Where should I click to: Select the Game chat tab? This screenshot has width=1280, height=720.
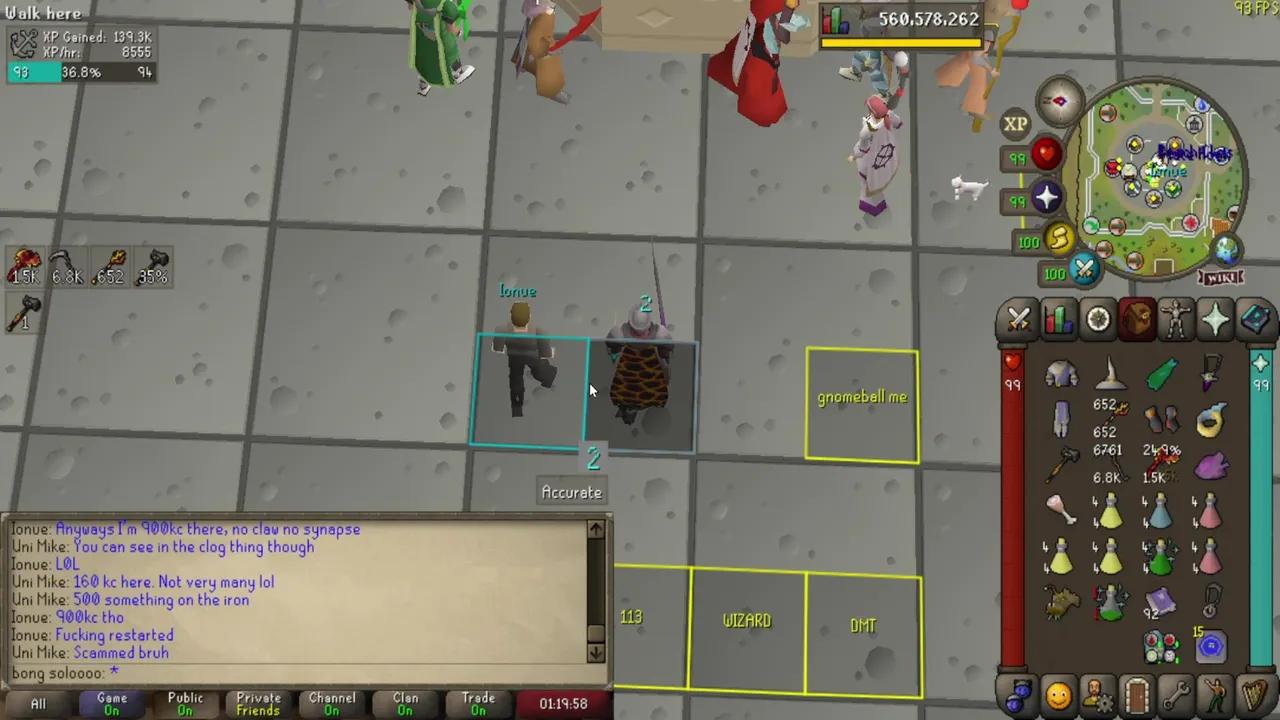coord(112,703)
